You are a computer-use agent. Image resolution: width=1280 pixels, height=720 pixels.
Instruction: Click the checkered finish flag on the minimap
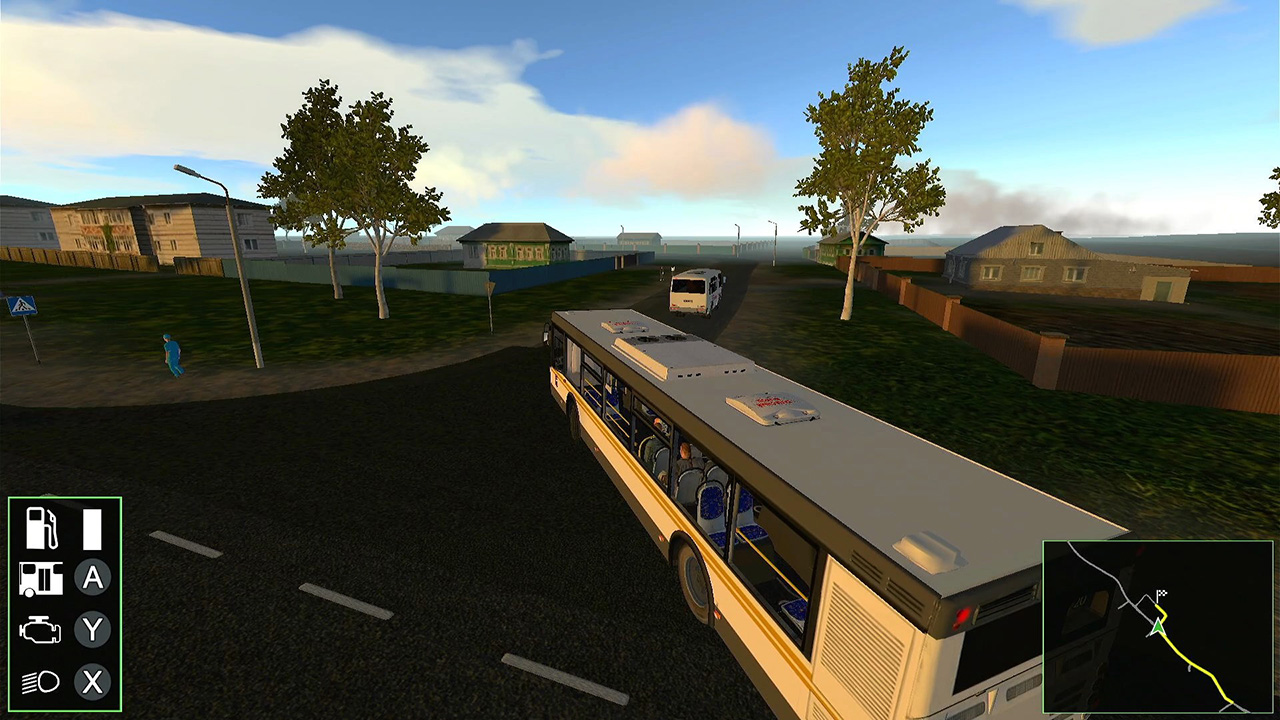click(1161, 594)
